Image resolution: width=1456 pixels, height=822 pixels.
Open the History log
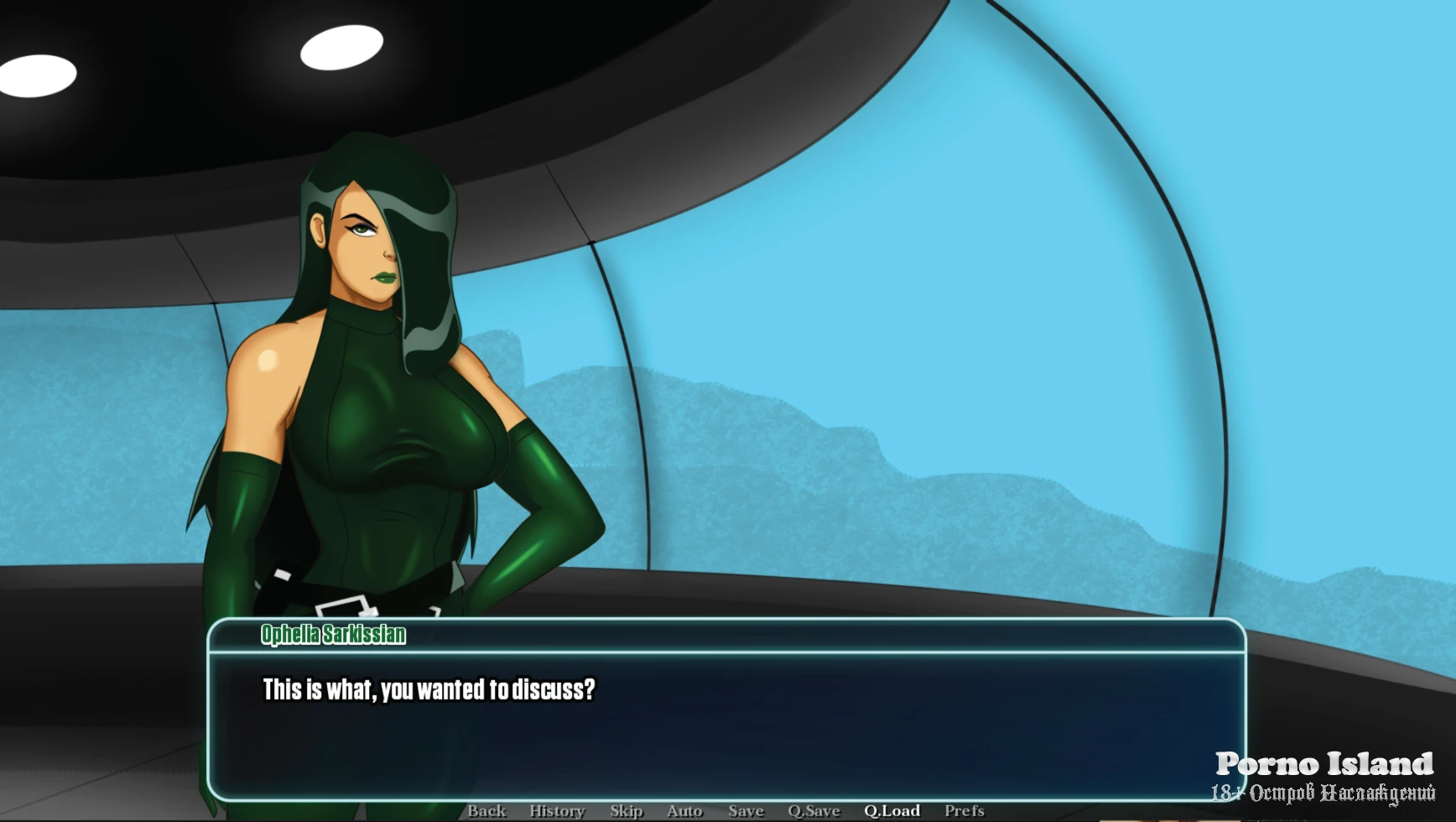click(557, 810)
